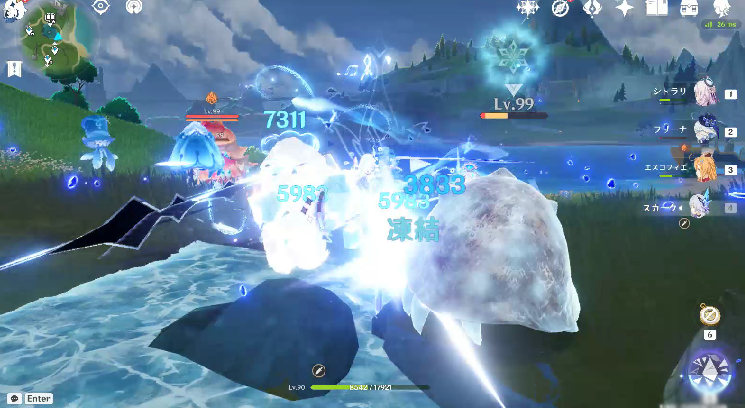Open the snowflake event icon in top bar
Image resolution: width=745 pixels, height=408 pixels.
click(527, 8)
